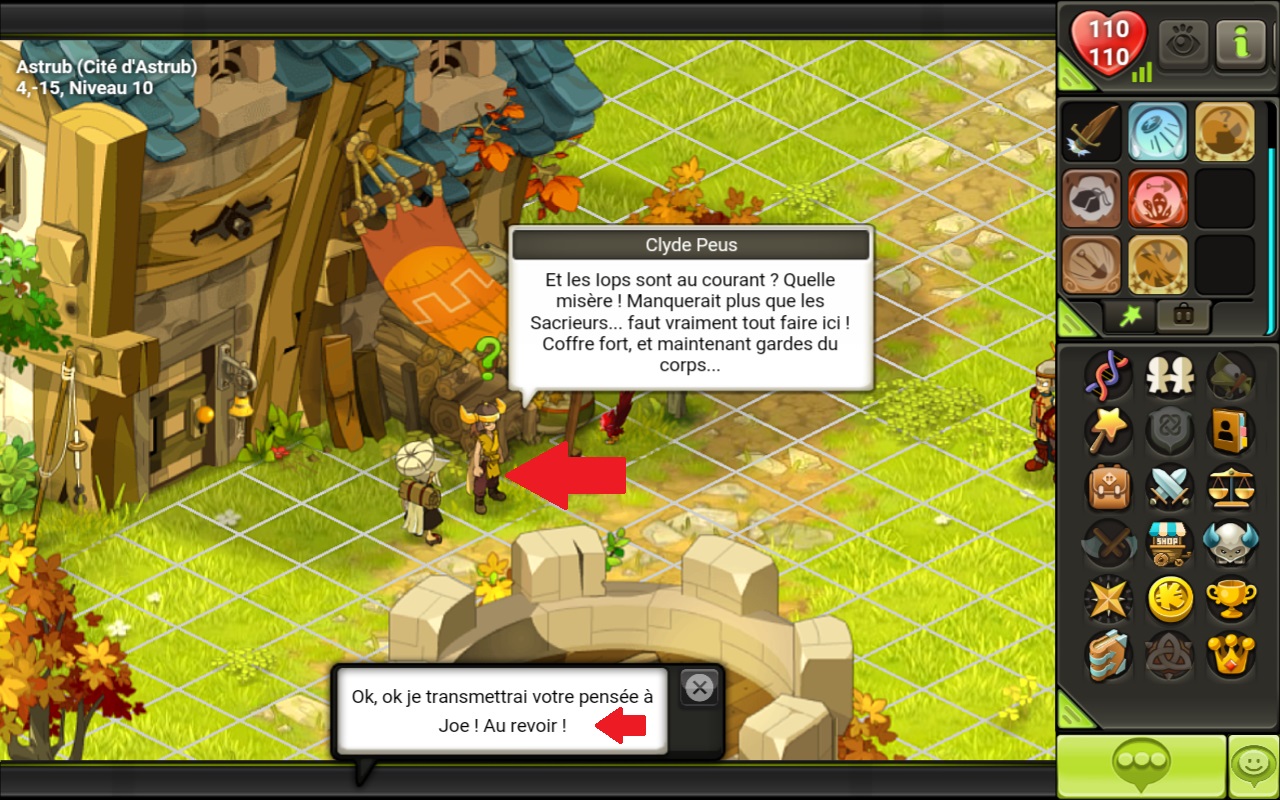
Task: Open the crossed swords menu icon
Action: (1168, 487)
